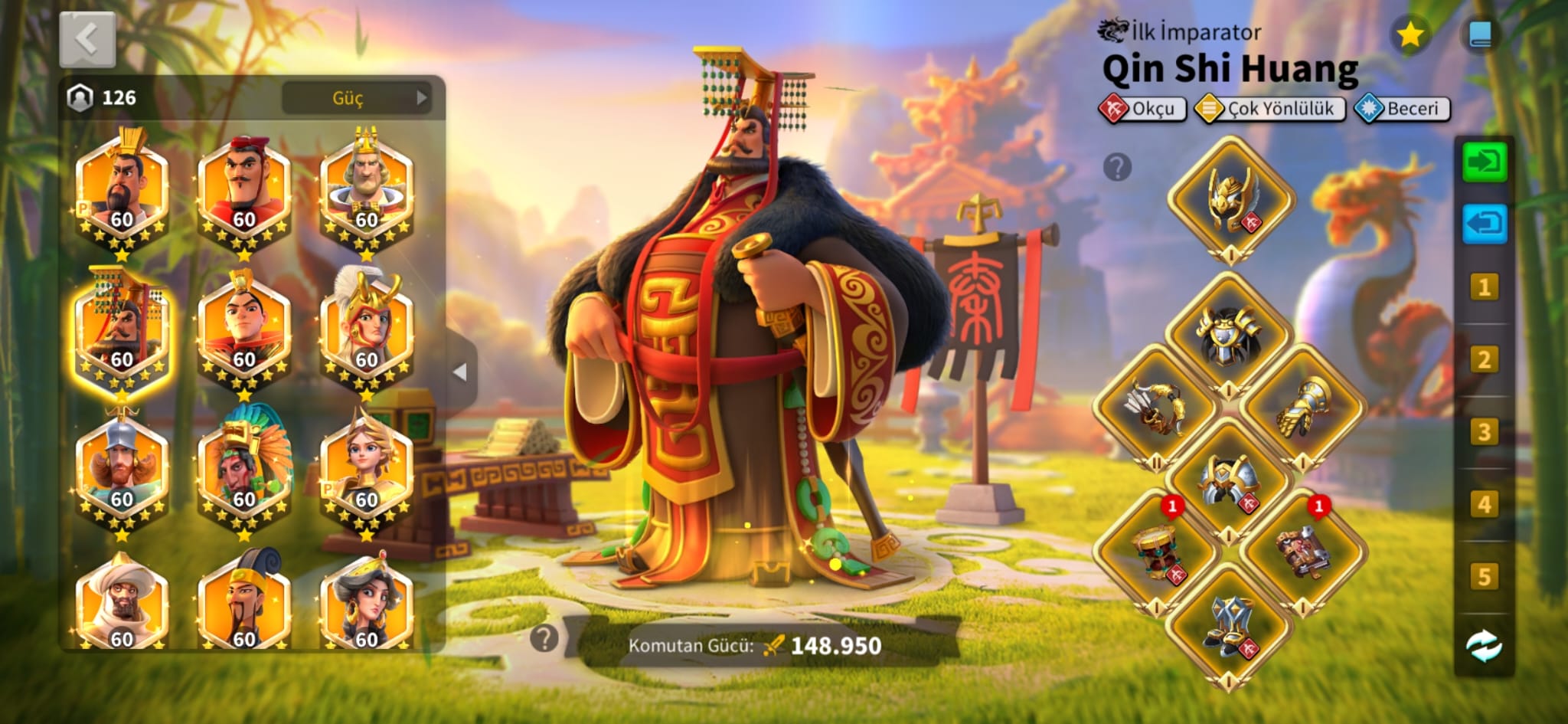
Task: Select the golden gauntlets equipment slot
Action: (1303, 408)
